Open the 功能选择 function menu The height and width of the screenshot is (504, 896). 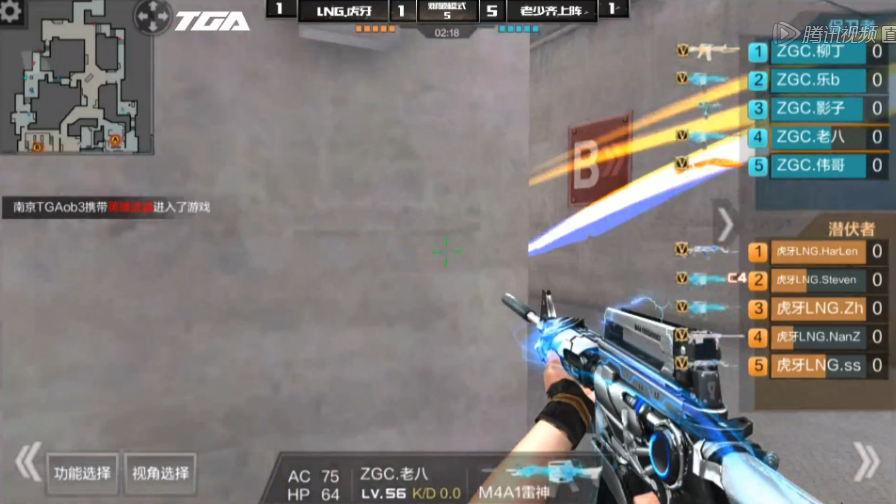83,473
